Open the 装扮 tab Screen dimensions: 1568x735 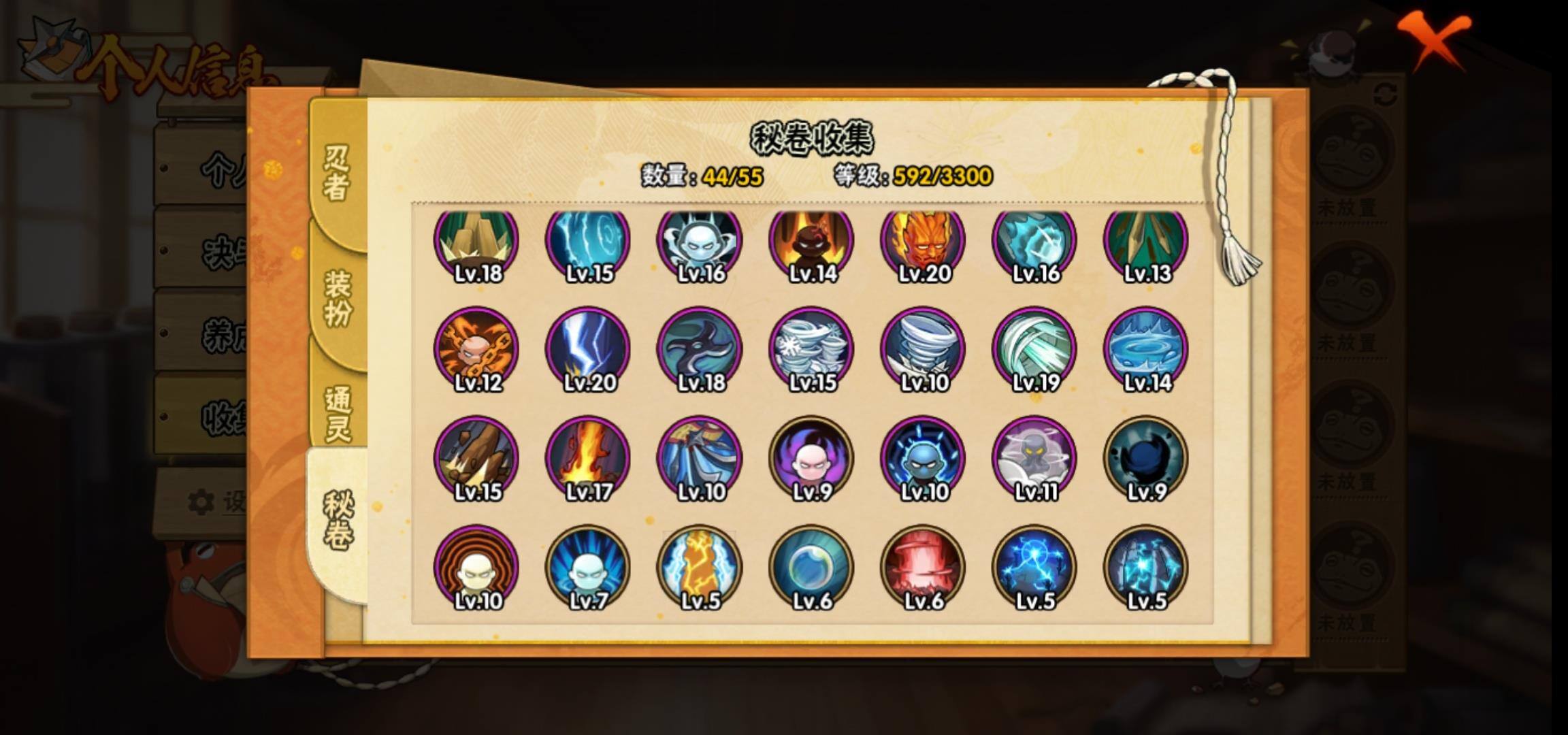(x=338, y=298)
